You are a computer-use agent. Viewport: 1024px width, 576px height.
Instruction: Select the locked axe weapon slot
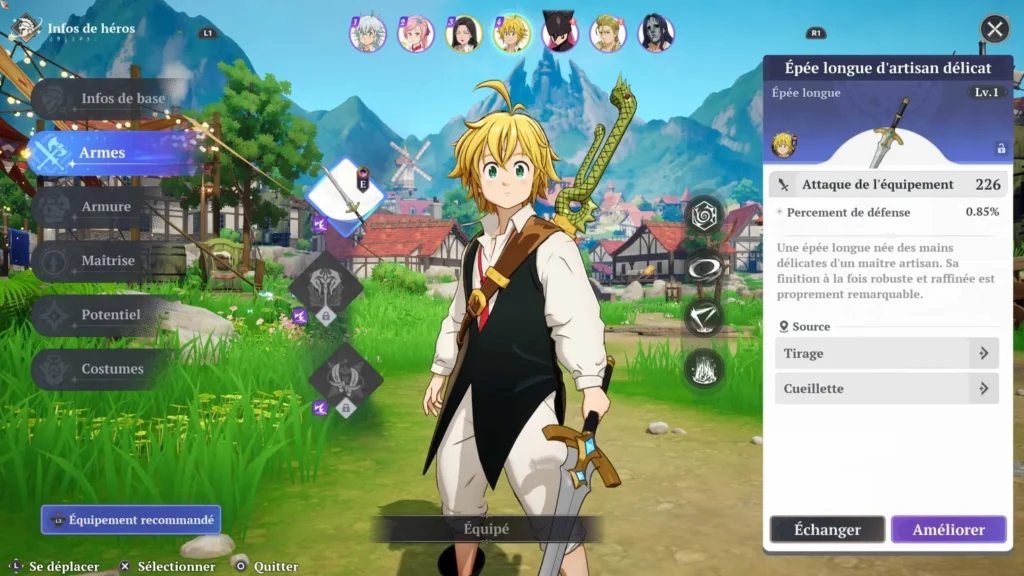(326, 287)
